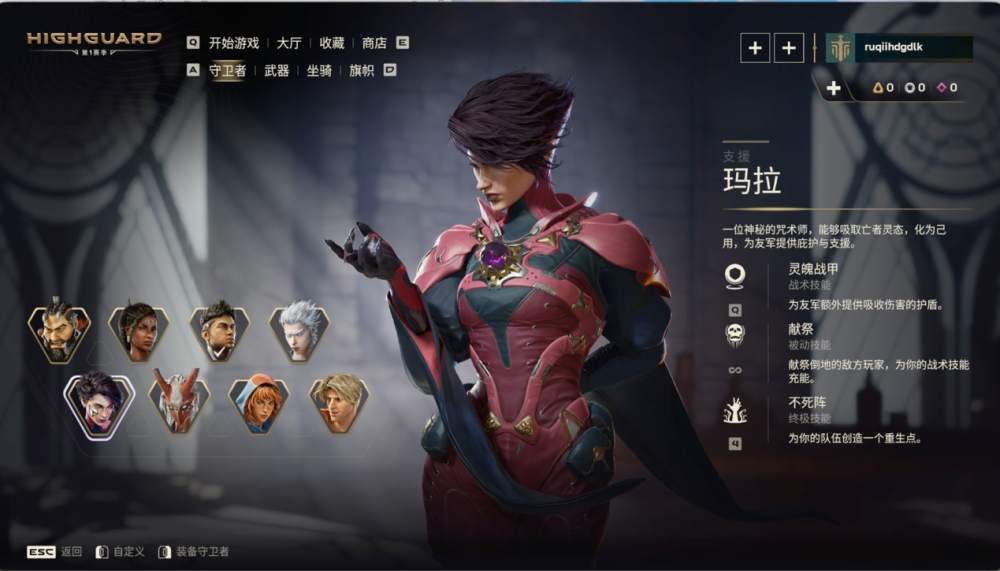Select the 守卫者 (Wardens) tab

227,70
